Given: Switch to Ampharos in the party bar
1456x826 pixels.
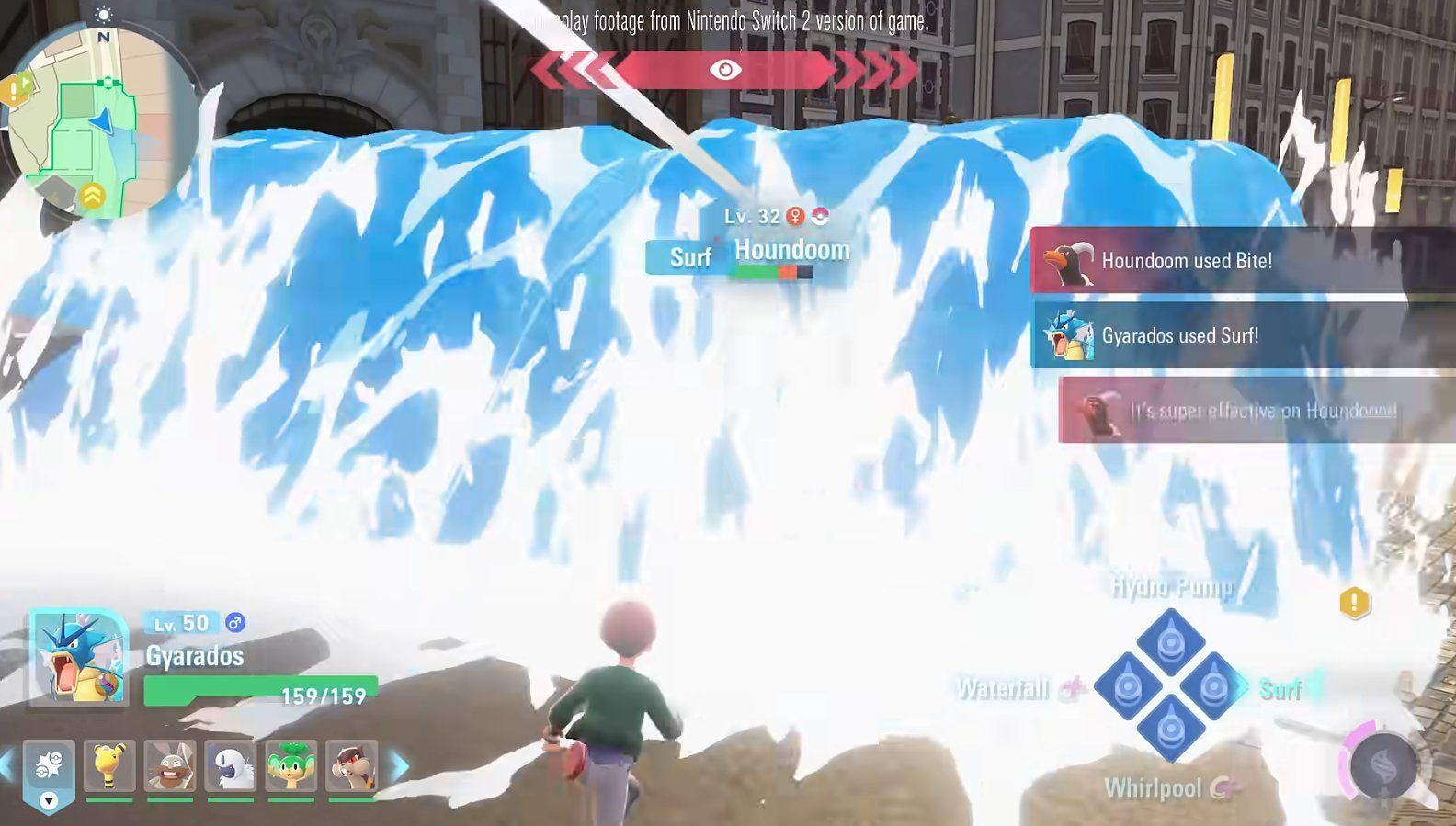Looking at the screenshot, I should pyautogui.click(x=109, y=766).
